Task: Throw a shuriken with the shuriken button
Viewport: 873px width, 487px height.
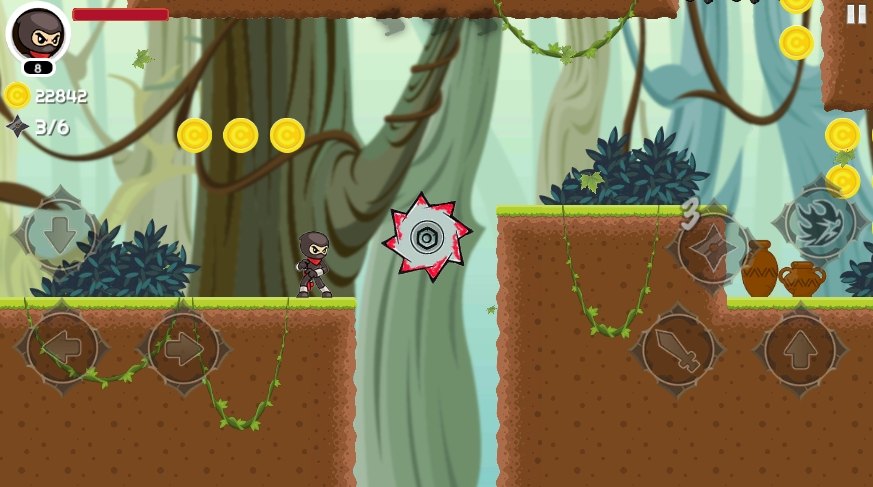Action: 714,246
